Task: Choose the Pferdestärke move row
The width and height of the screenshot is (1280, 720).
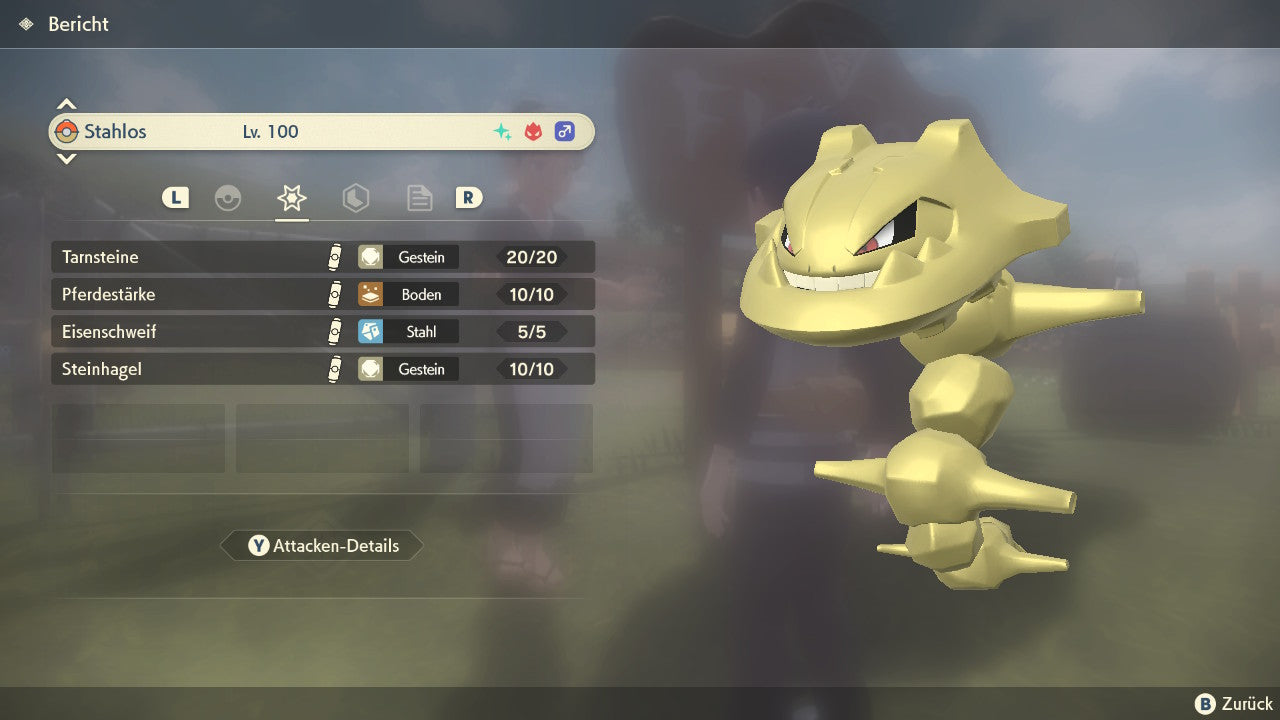Action: coord(322,295)
